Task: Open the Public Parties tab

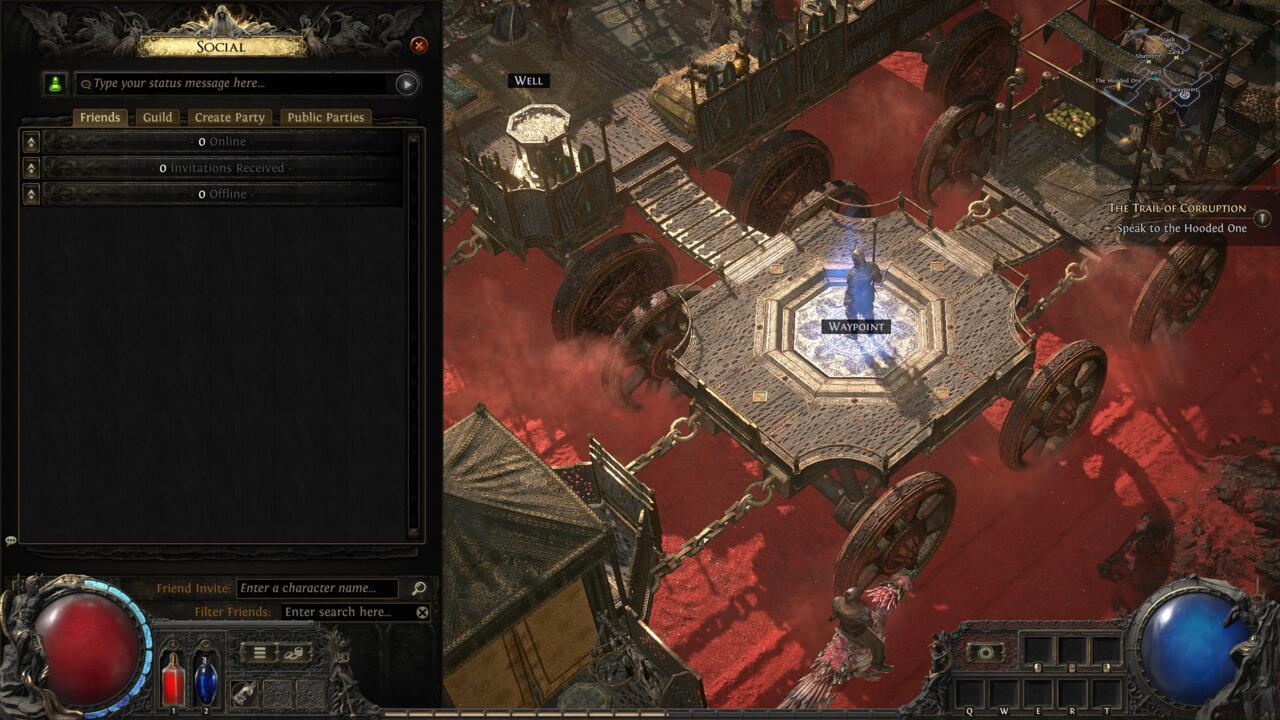Action: pos(325,117)
